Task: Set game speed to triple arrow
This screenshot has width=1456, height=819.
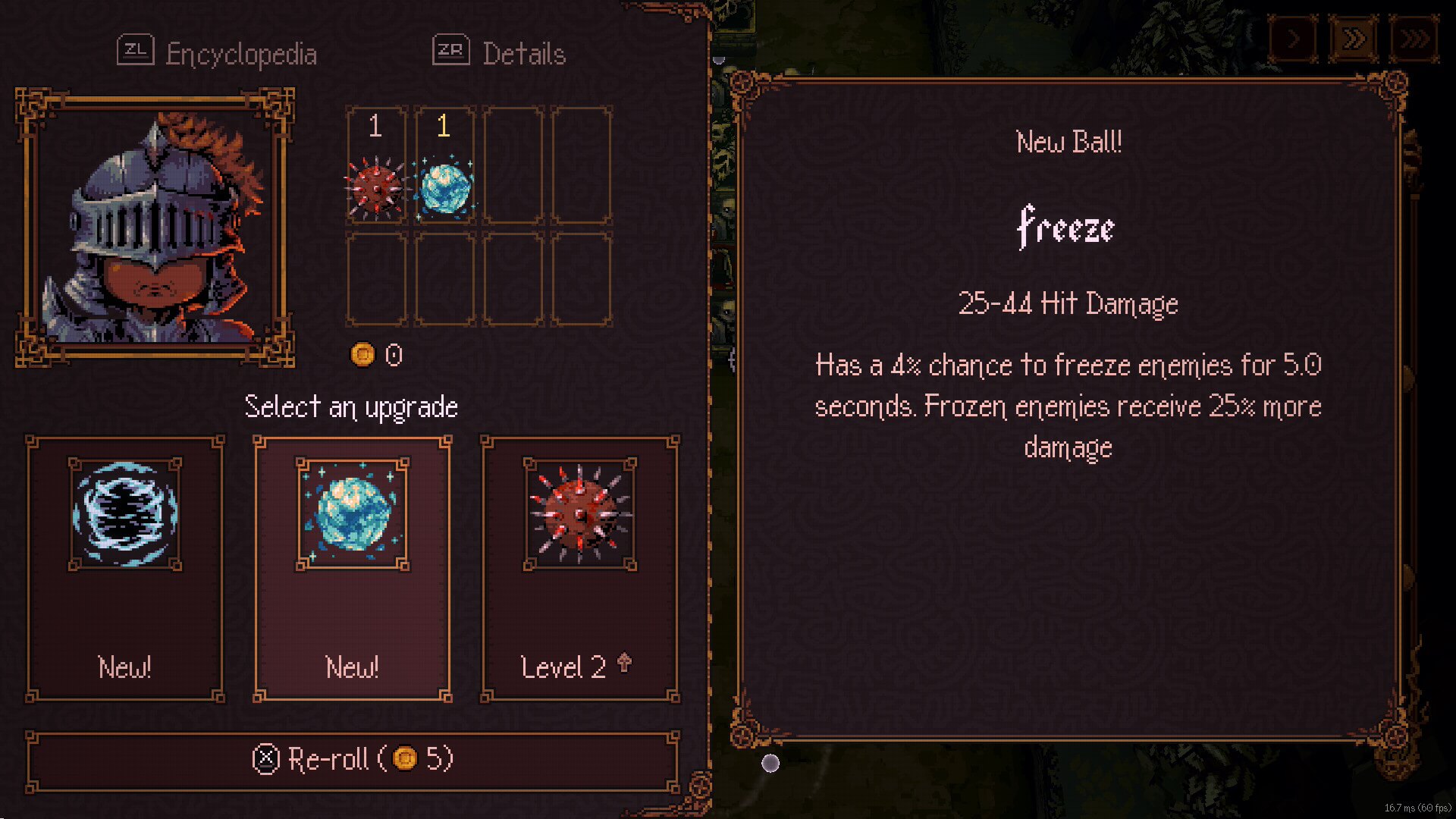Action: [1414, 38]
